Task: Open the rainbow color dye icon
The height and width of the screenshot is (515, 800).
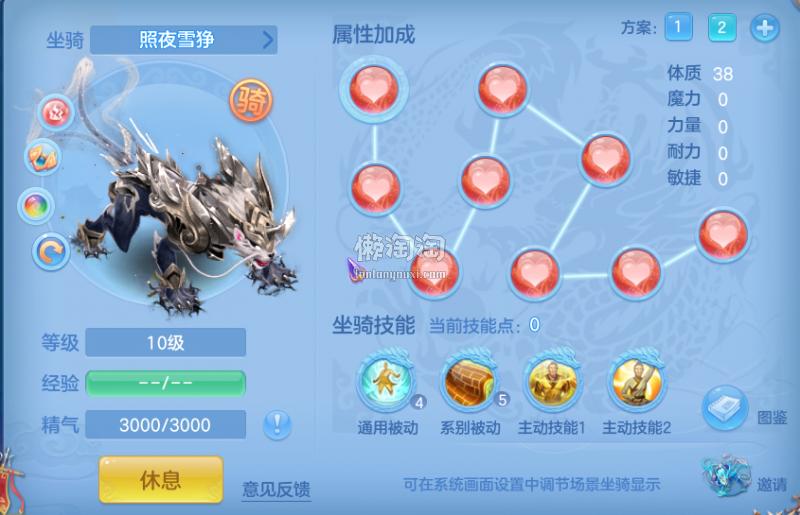Action: (36, 205)
